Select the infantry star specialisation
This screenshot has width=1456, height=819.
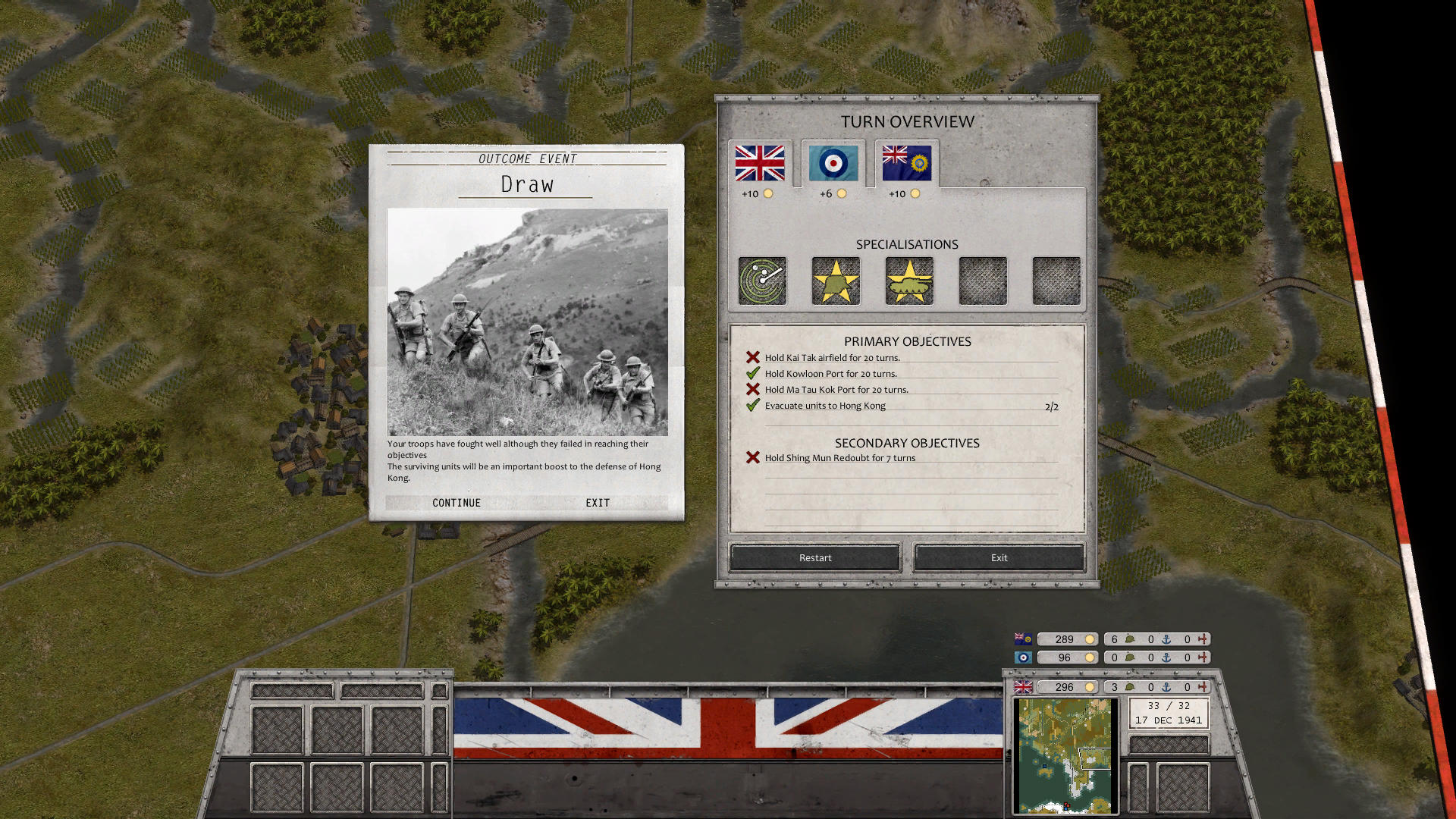coord(834,281)
